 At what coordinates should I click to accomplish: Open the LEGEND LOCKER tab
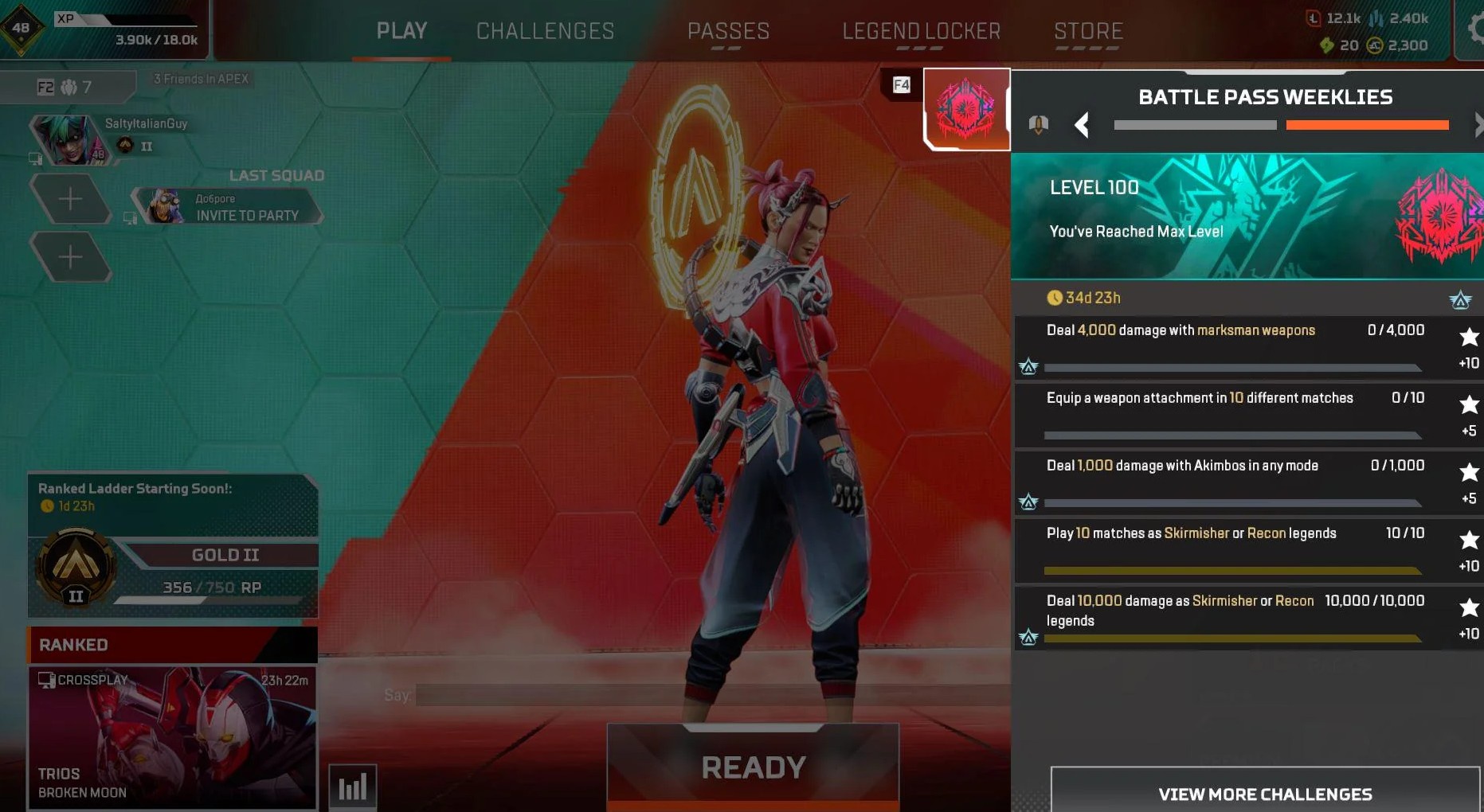click(x=921, y=31)
